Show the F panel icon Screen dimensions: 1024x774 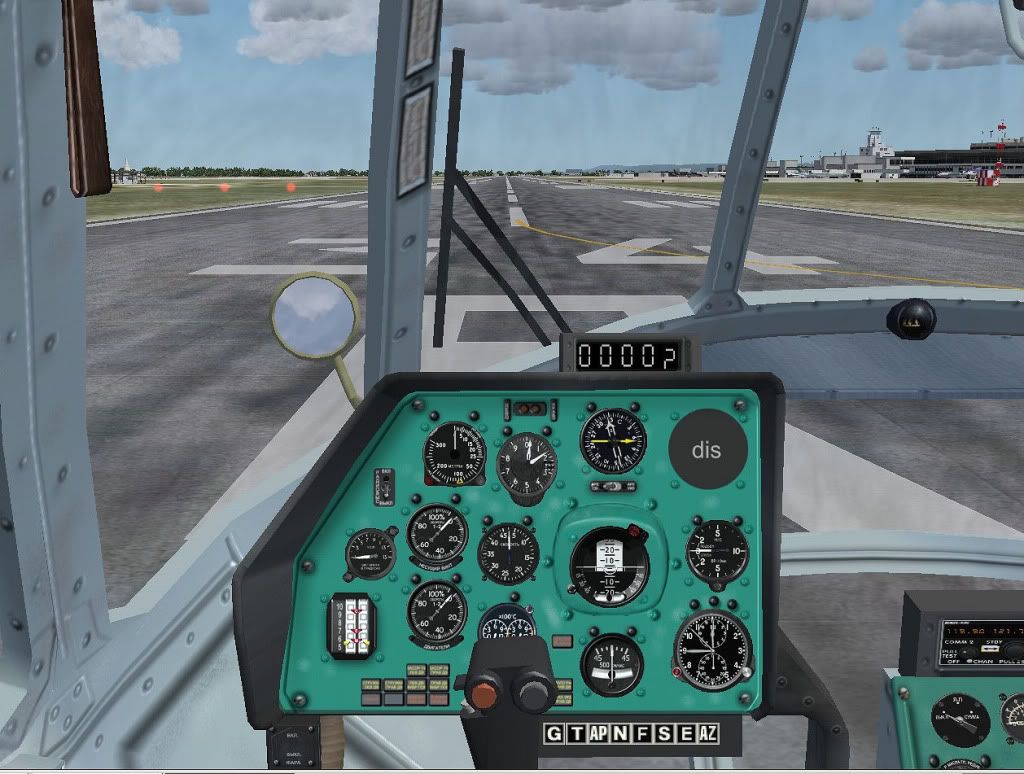pyautogui.click(x=642, y=734)
